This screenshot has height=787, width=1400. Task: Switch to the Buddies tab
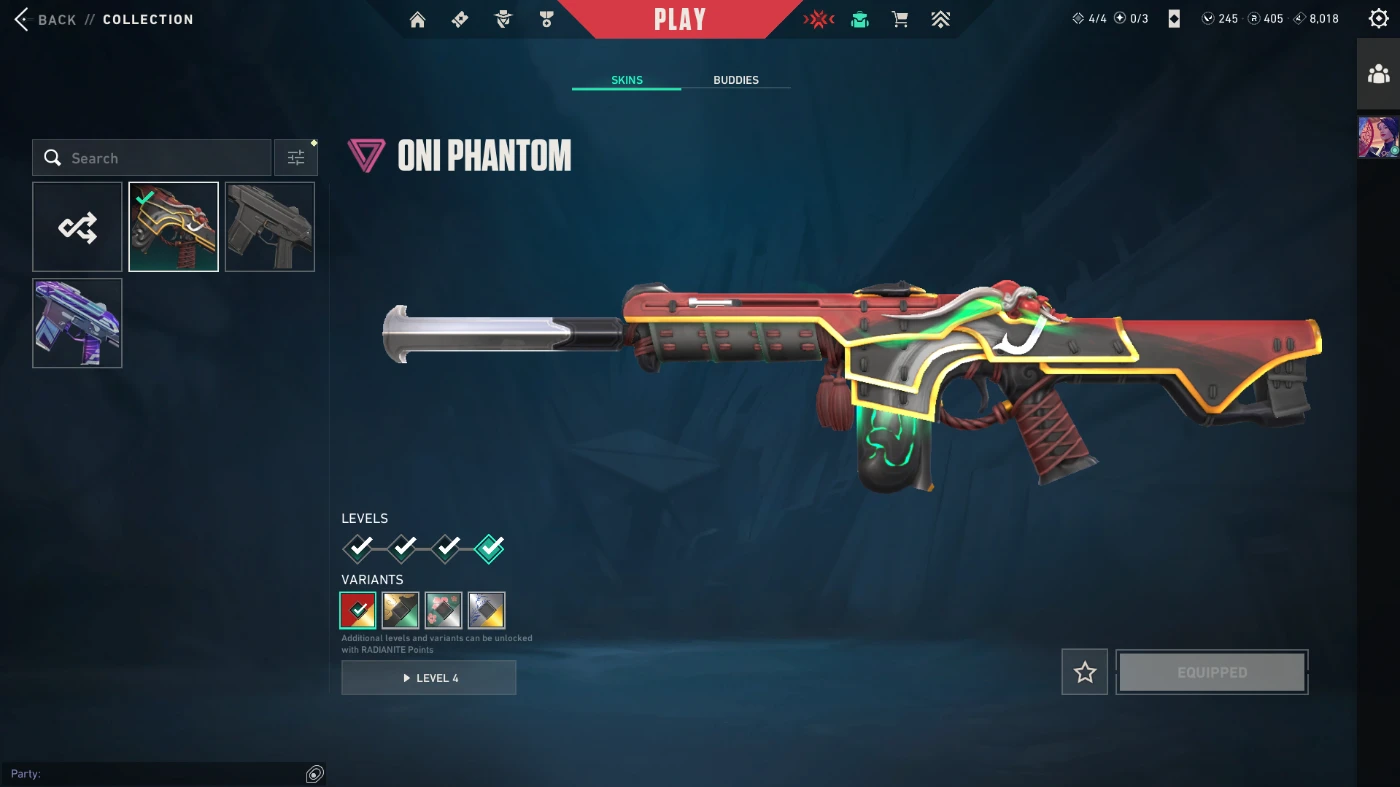coord(735,80)
